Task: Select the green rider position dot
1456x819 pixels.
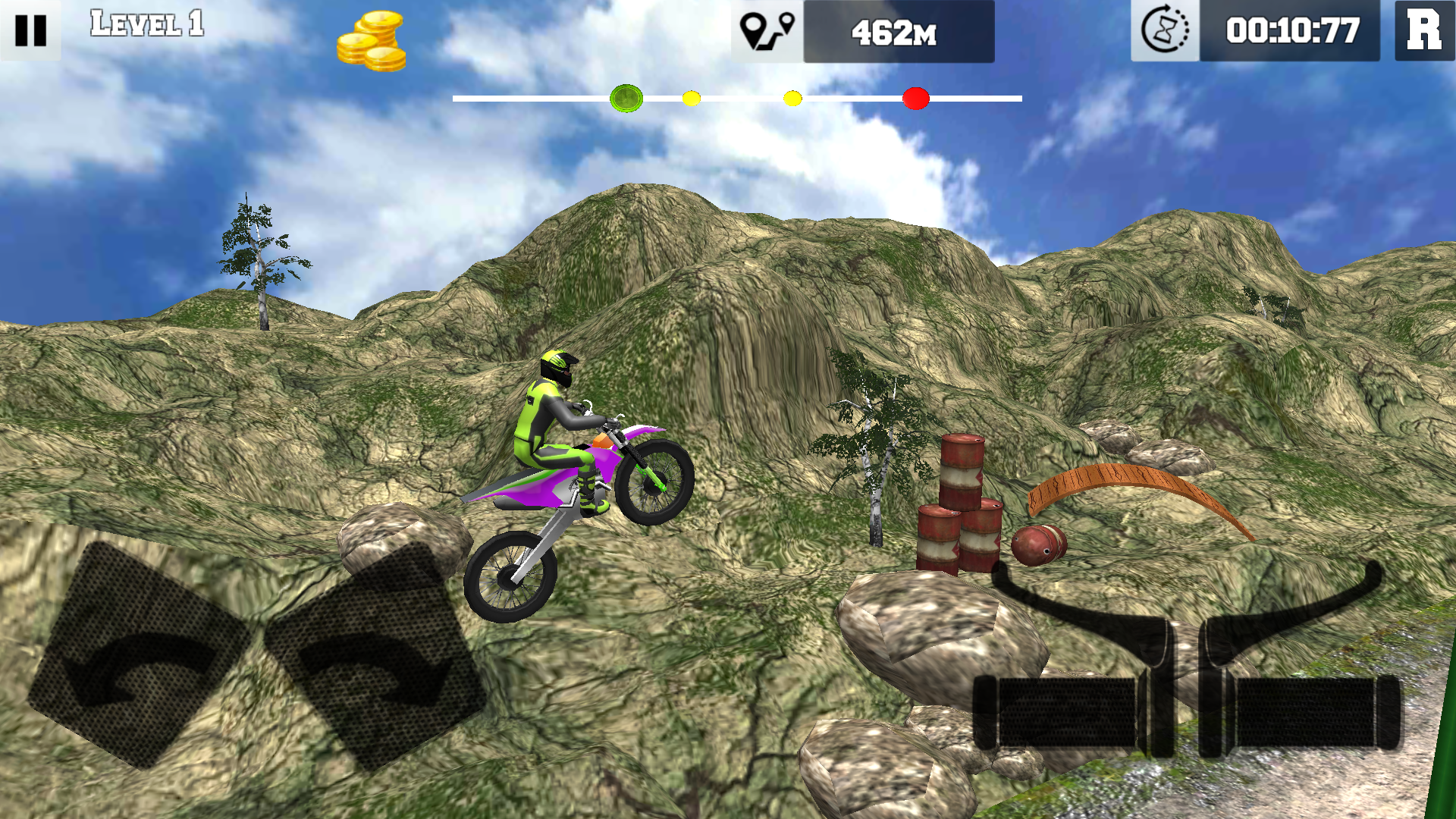Action: click(x=626, y=97)
